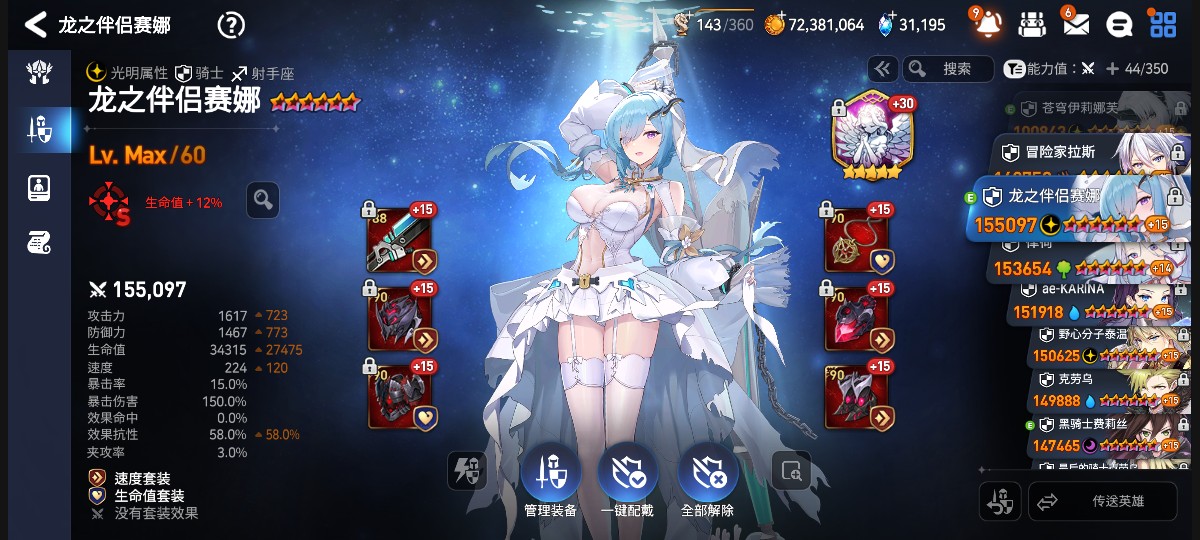1200x540 pixels.
Task: Go back using the top-left arrow
Action: coord(36,25)
